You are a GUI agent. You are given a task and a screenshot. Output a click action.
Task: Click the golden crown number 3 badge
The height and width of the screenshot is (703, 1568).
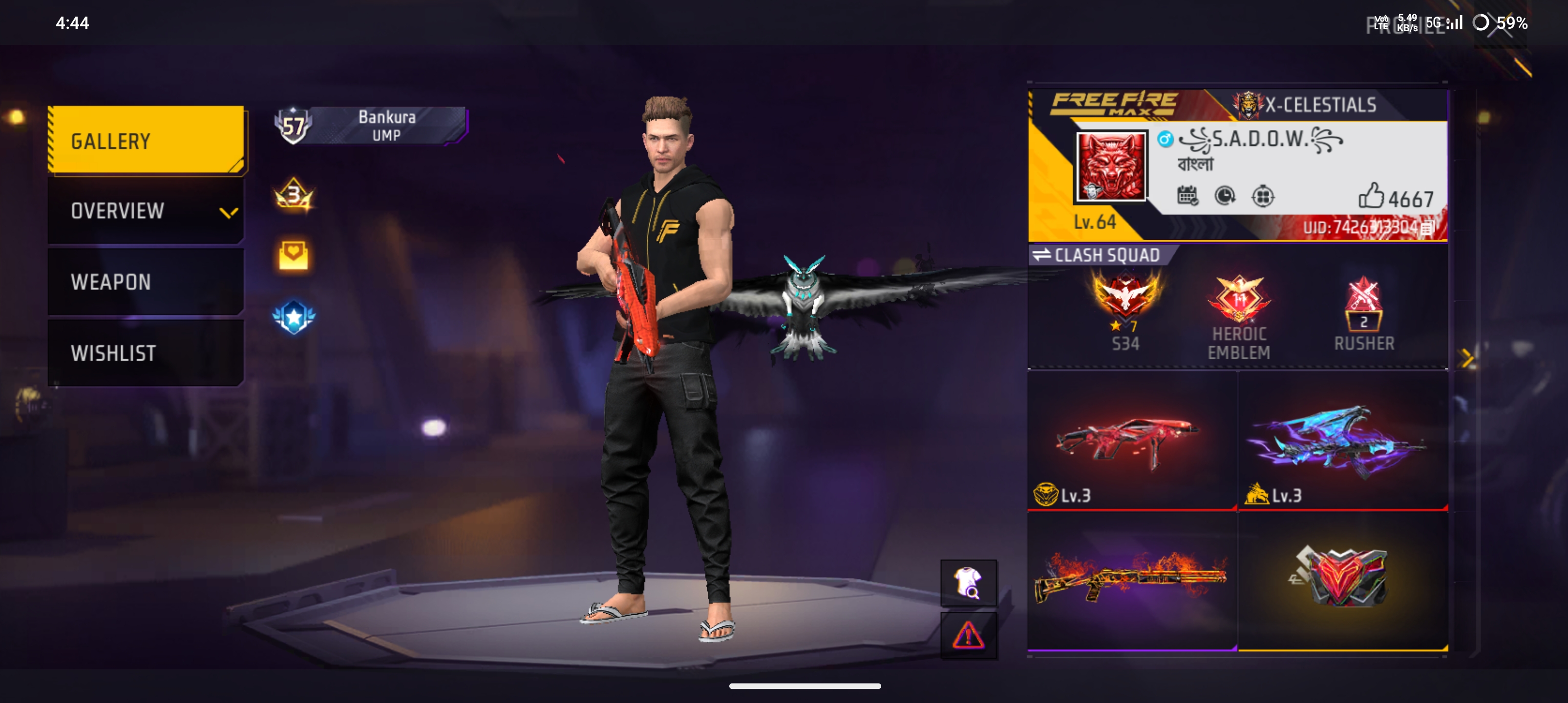pos(294,196)
